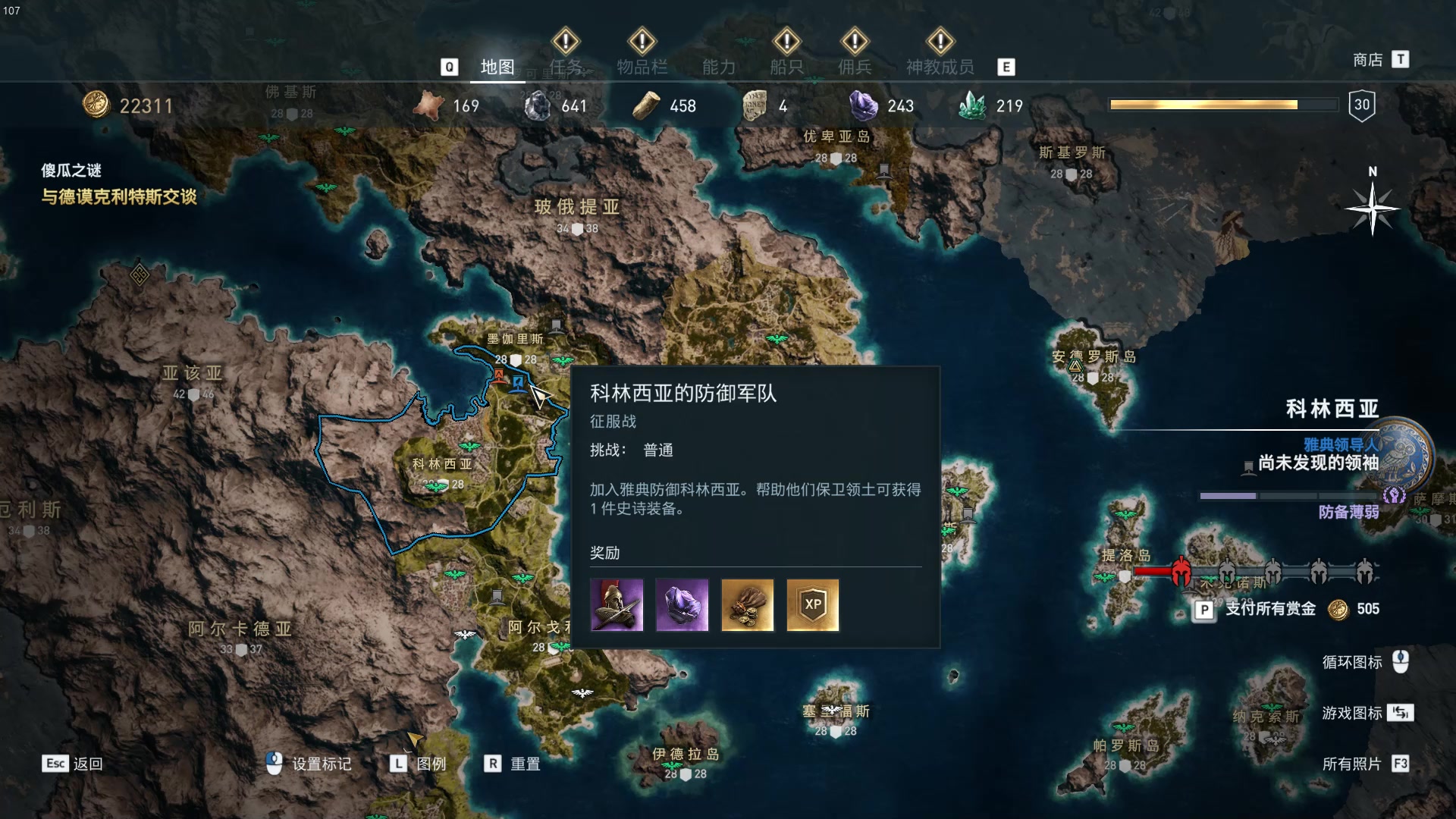Click the olive wood resource icon

[x=645, y=105]
